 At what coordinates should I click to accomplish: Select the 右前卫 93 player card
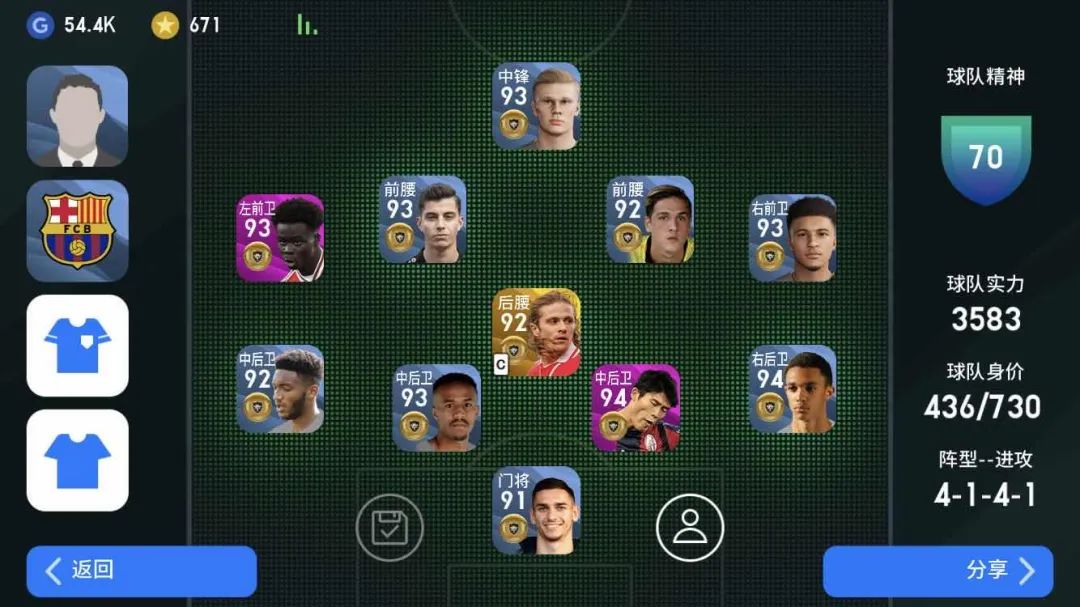point(792,238)
